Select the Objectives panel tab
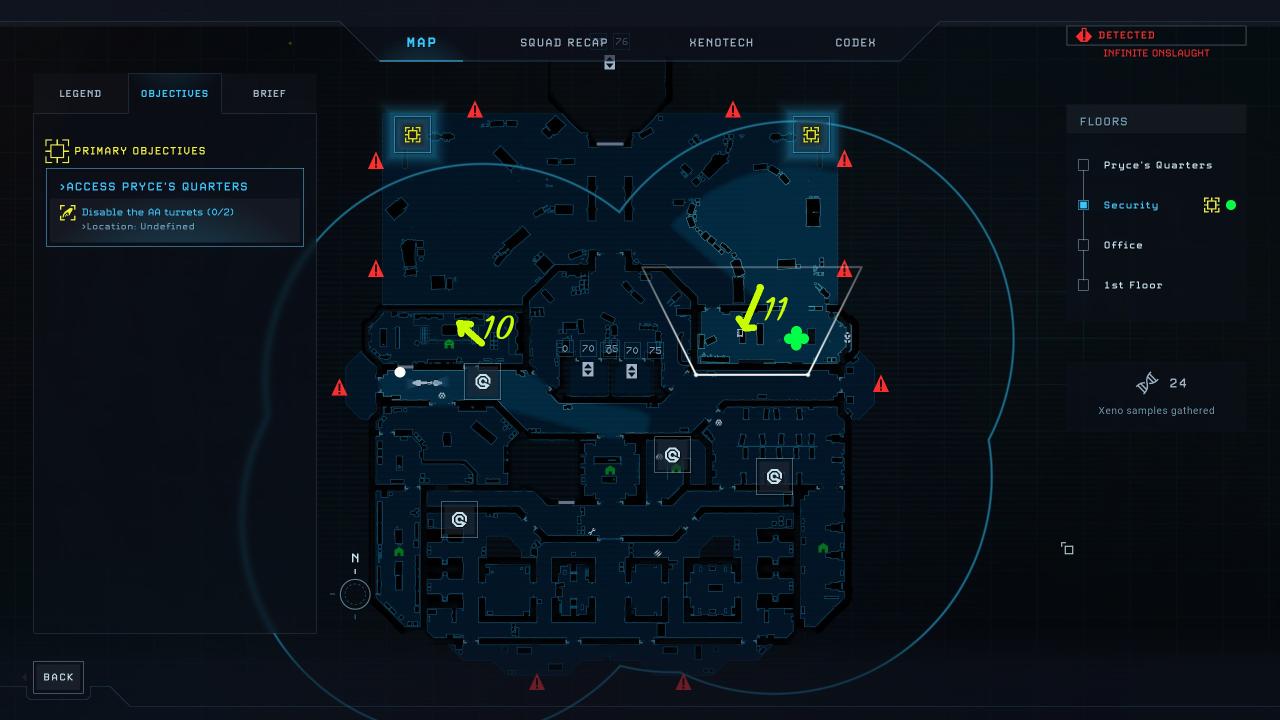 coord(175,94)
